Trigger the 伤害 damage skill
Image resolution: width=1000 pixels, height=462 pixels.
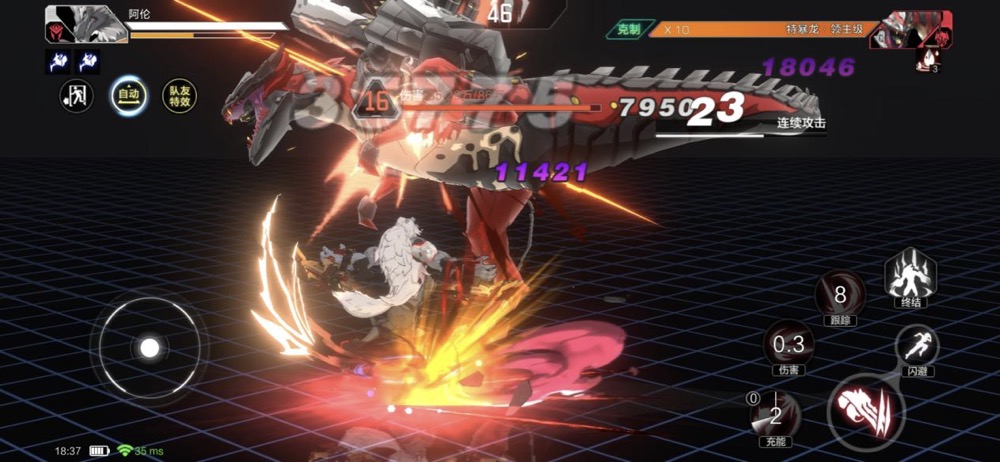(x=788, y=345)
